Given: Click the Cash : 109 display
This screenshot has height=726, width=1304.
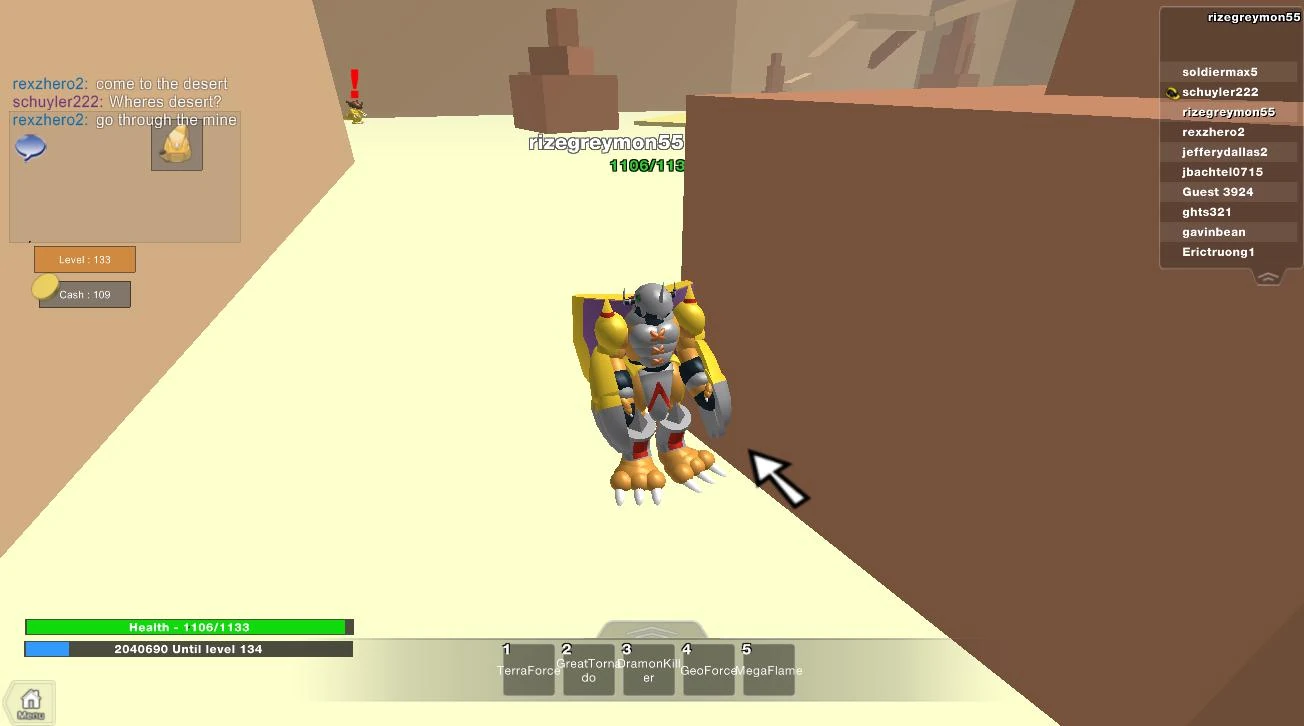Looking at the screenshot, I should [84, 293].
